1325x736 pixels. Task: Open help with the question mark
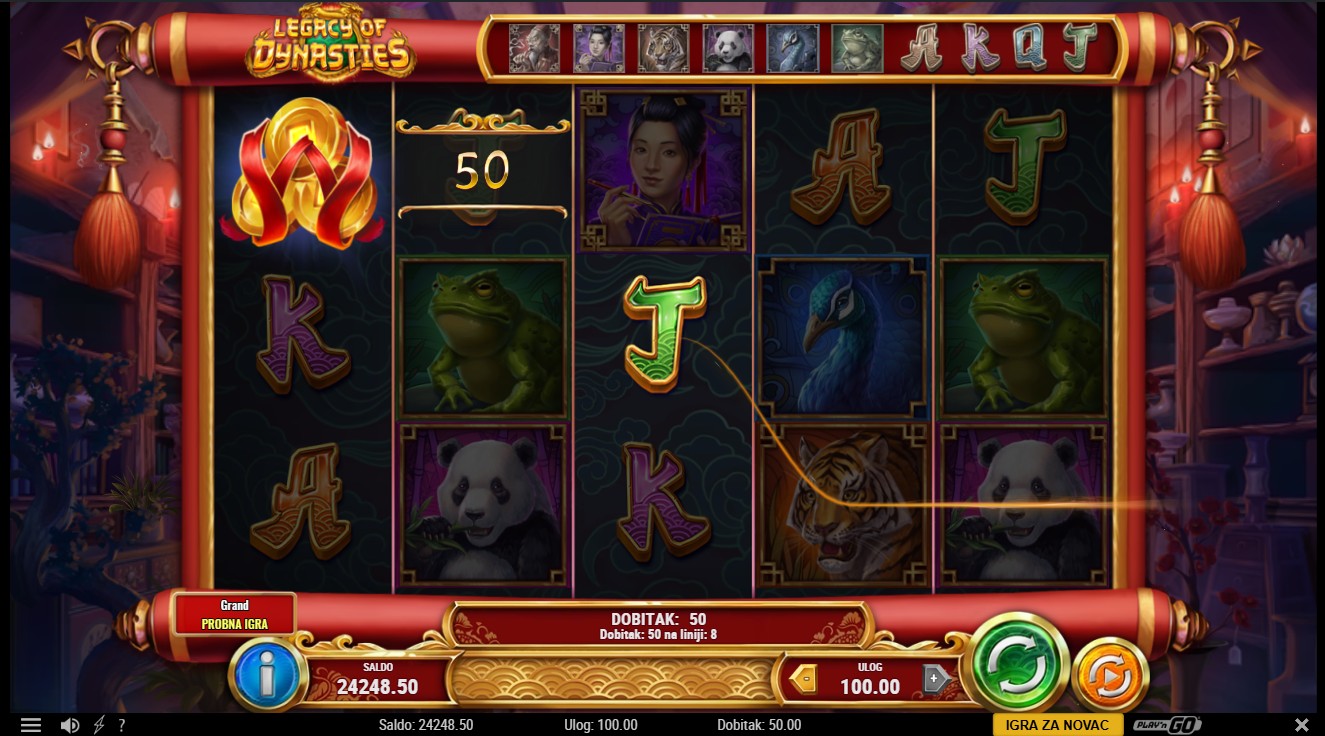click(122, 725)
